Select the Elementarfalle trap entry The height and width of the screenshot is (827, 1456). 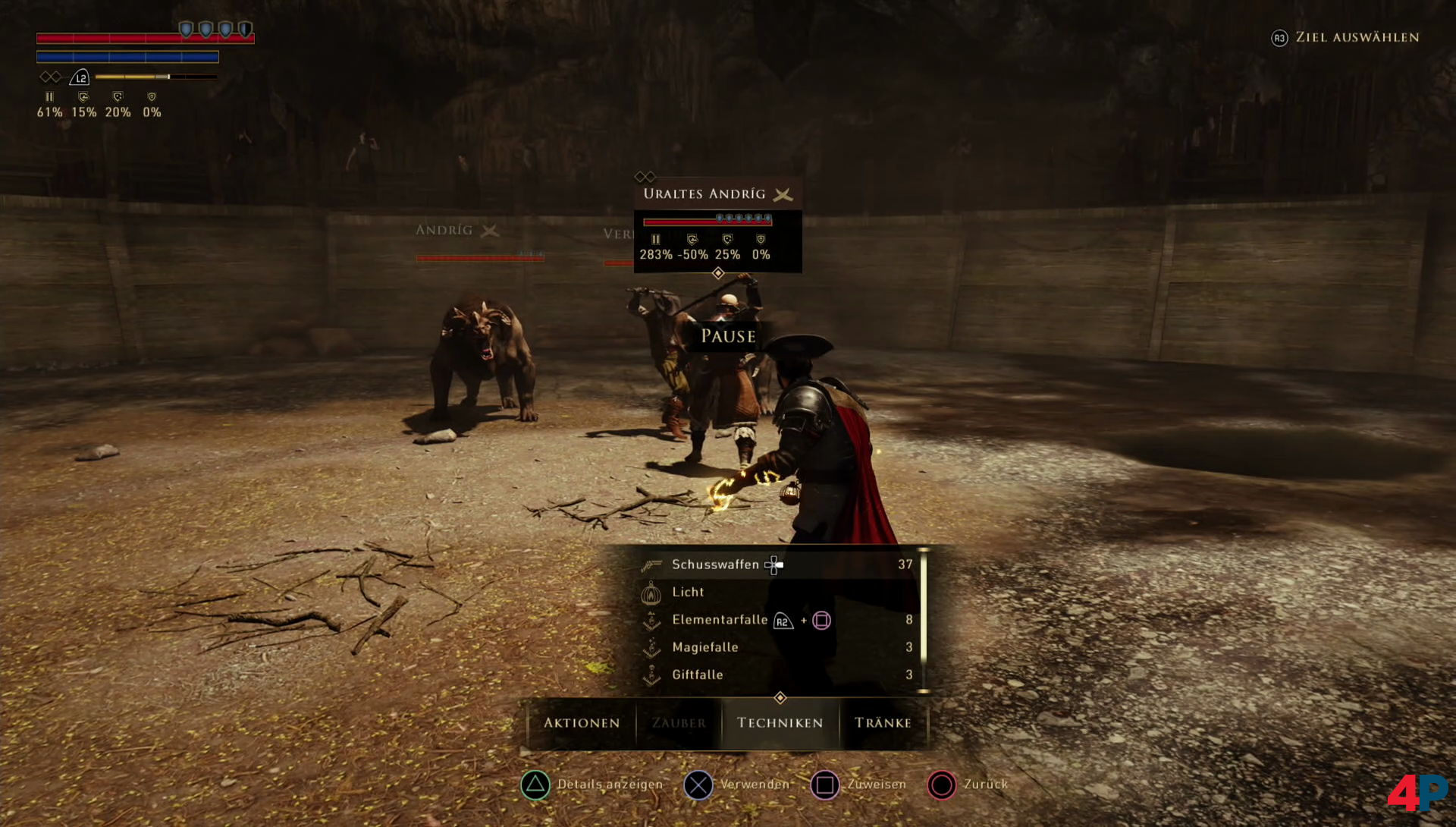click(x=719, y=620)
